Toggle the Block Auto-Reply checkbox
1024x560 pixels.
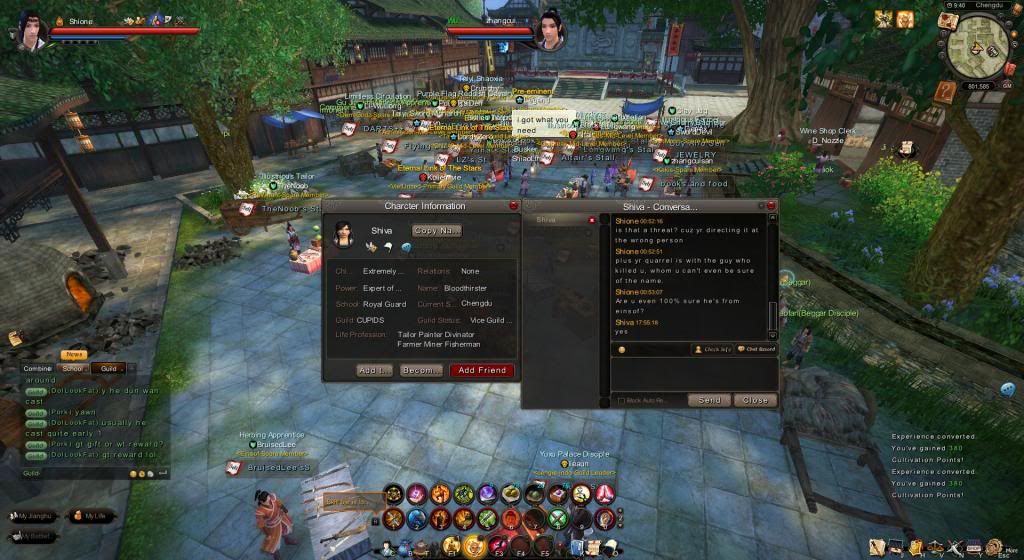pyautogui.click(x=621, y=400)
